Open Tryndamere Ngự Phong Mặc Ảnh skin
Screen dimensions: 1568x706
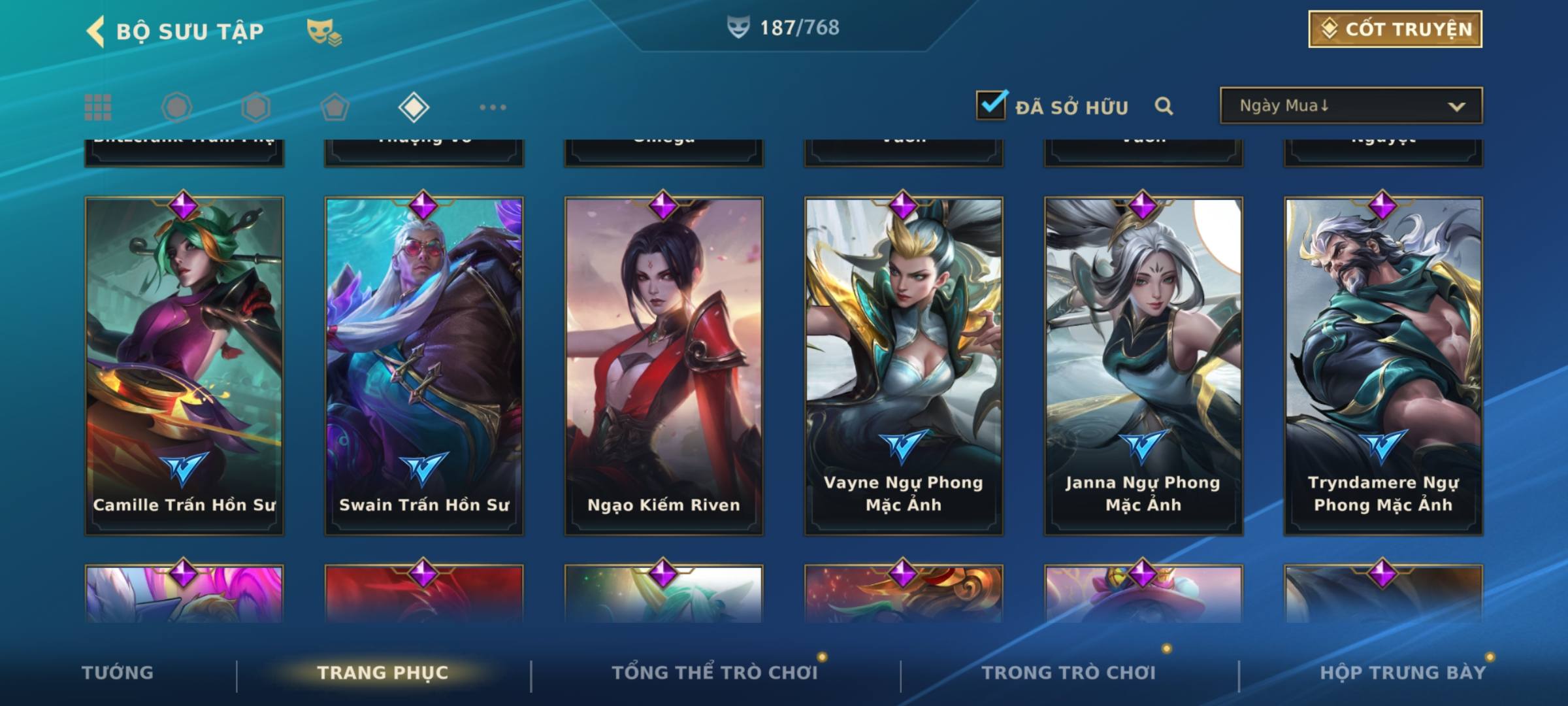click(x=1383, y=366)
